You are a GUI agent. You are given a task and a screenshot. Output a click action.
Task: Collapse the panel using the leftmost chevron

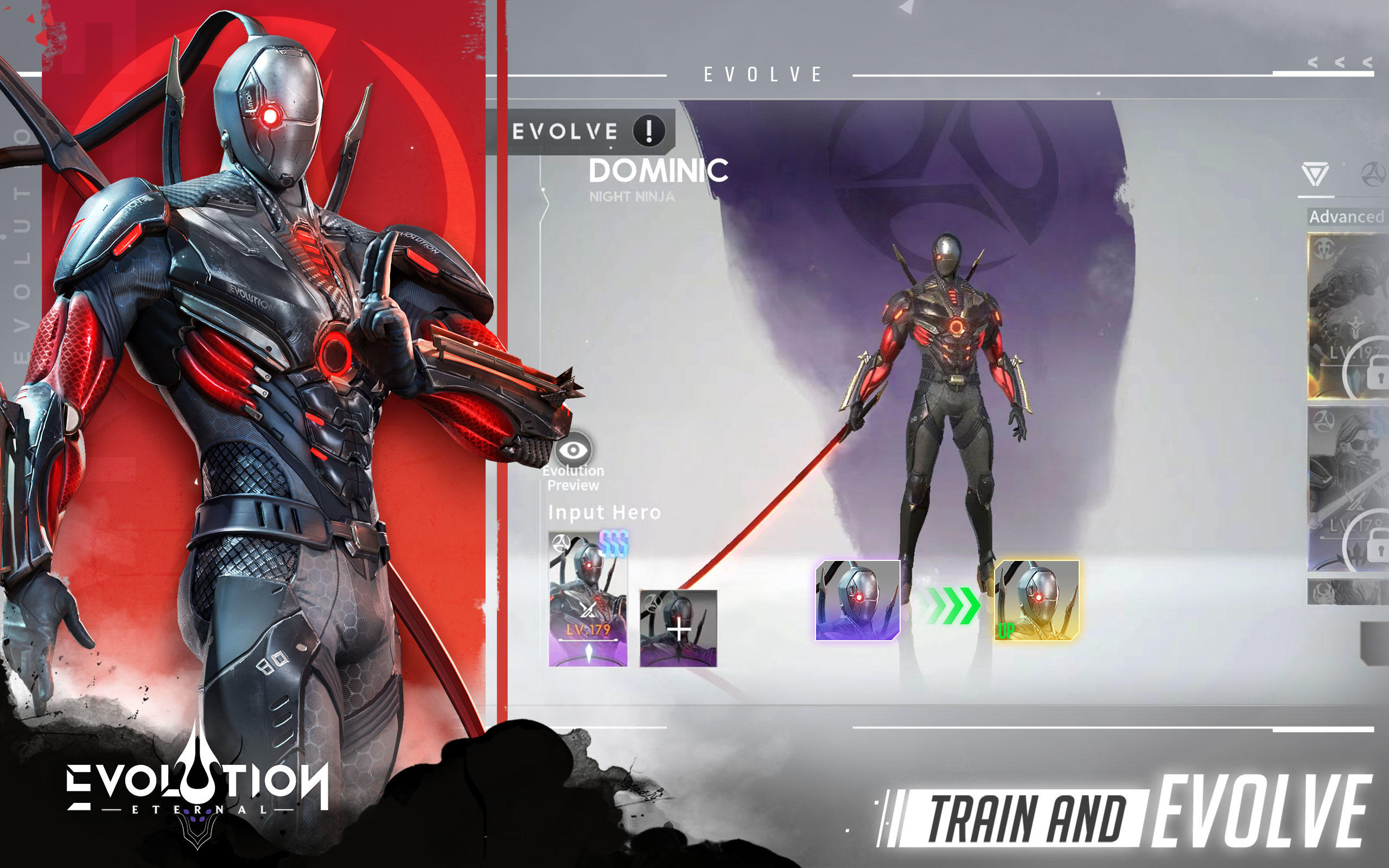pyautogui.click(x=1314, y=63)
